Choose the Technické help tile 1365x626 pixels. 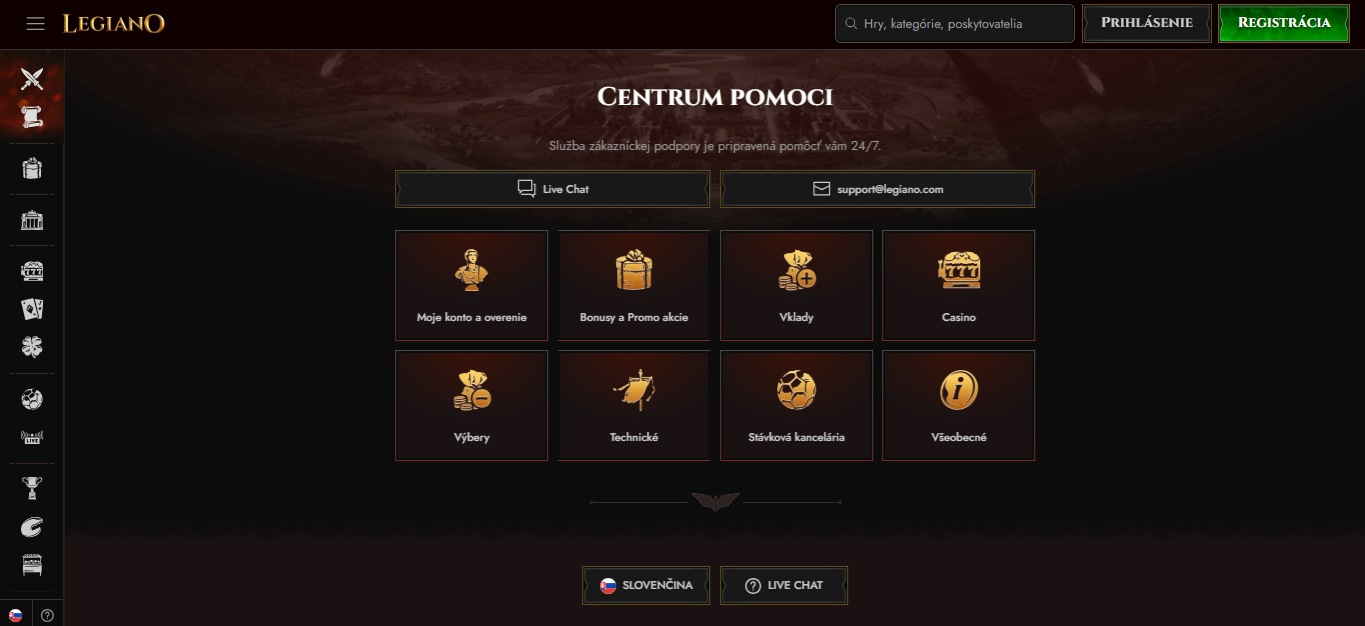coord(634,405)
